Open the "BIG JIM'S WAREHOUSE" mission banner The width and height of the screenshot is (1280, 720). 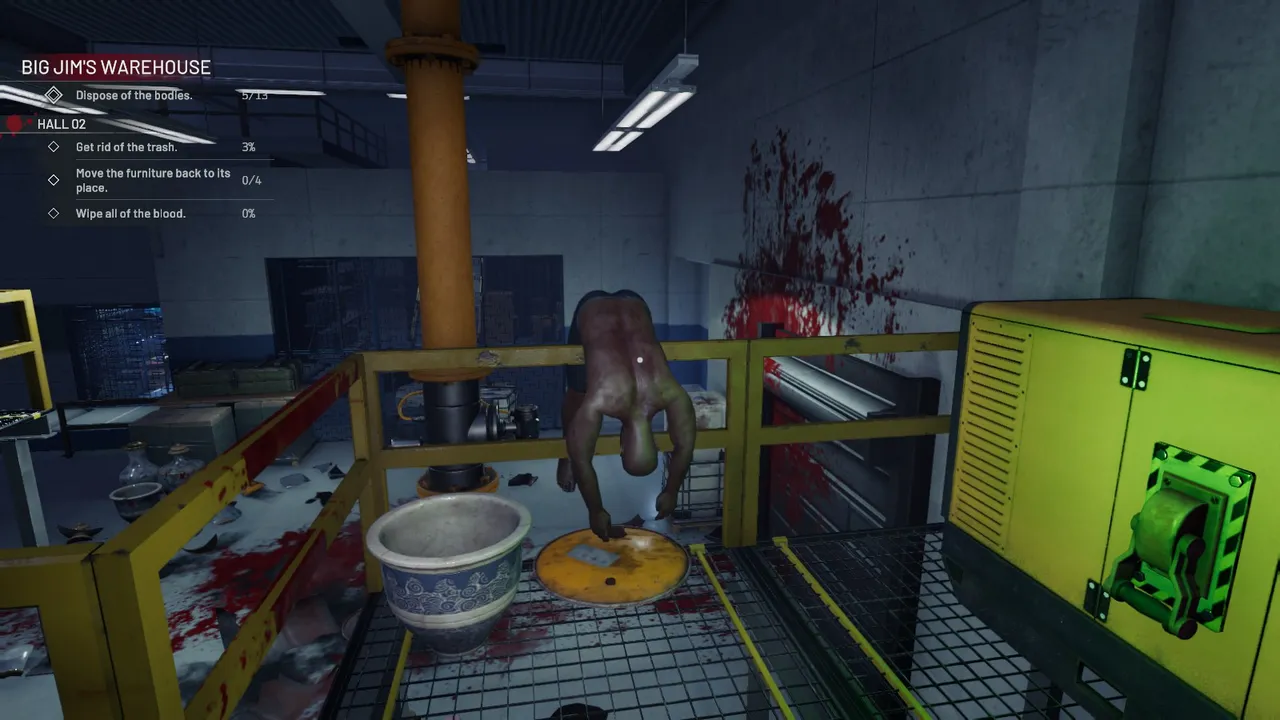(115, 67)
